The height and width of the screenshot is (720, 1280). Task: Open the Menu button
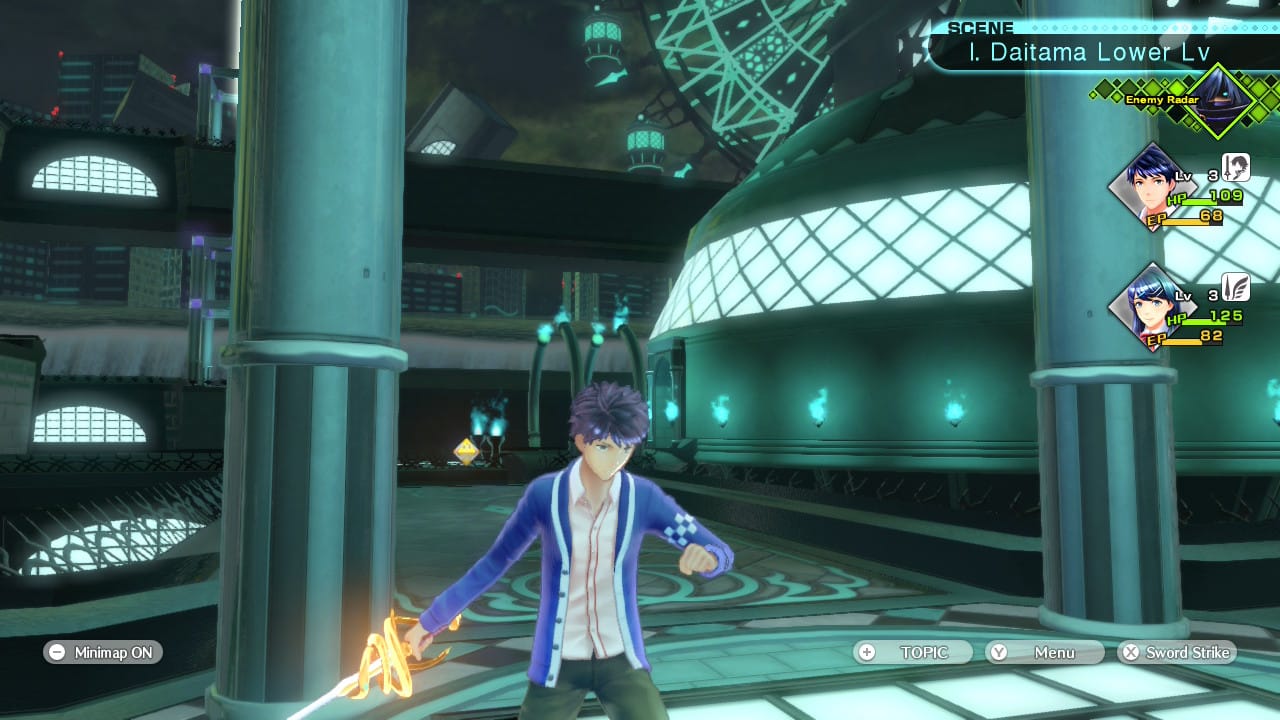click(x=1045, y=652)
